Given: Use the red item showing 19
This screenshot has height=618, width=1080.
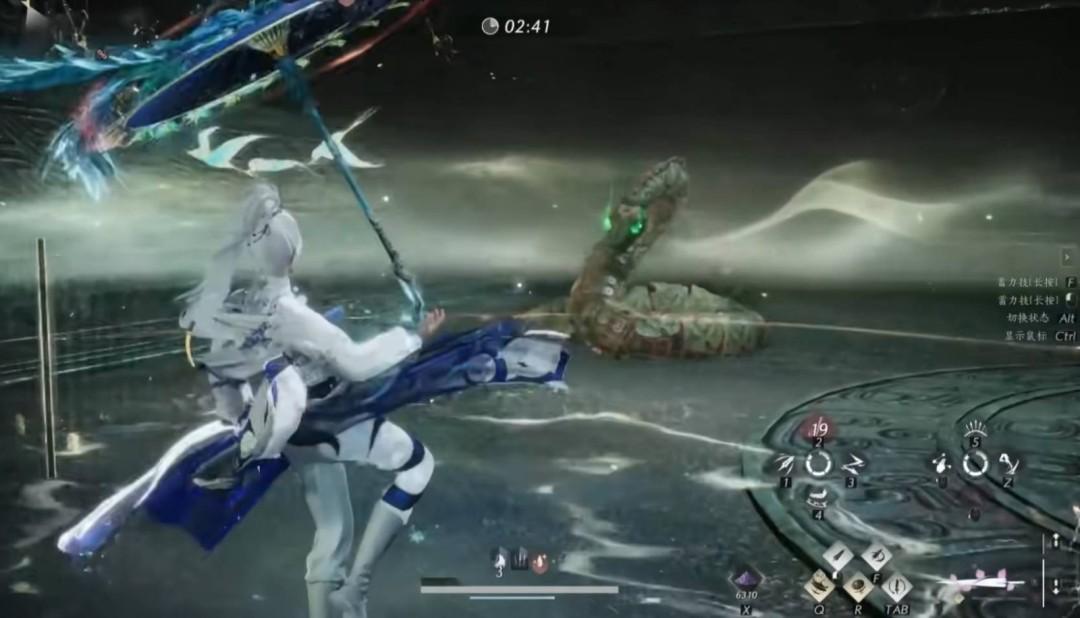Looking at the screenshot, I should 818,431.
